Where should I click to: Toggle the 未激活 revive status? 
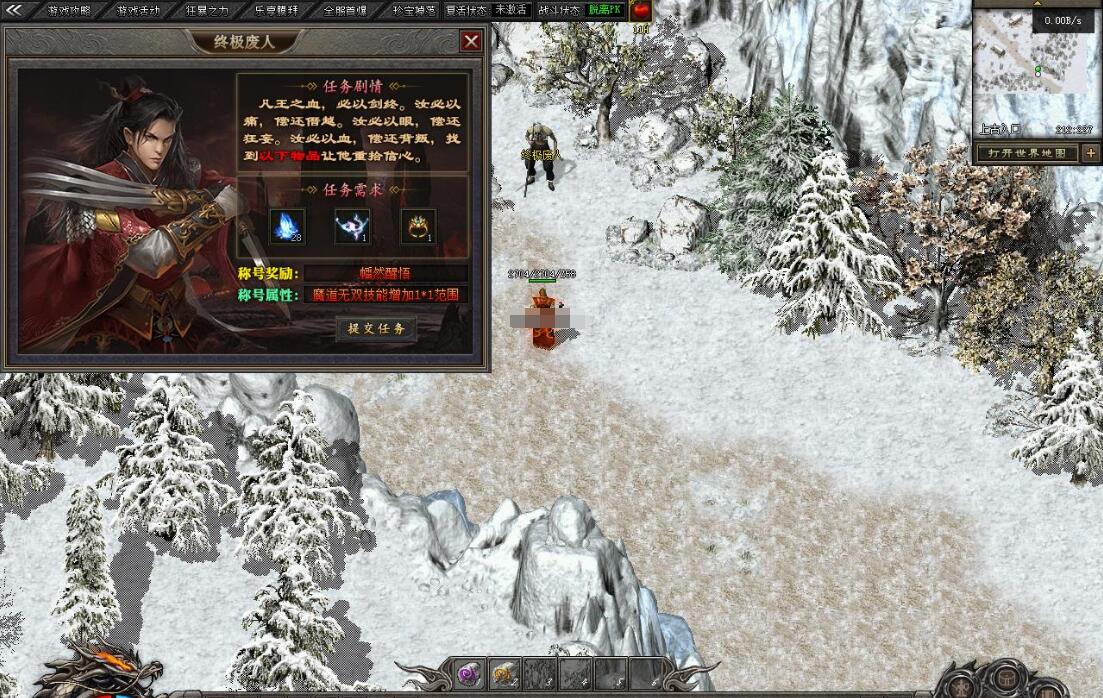click(511, 10)
